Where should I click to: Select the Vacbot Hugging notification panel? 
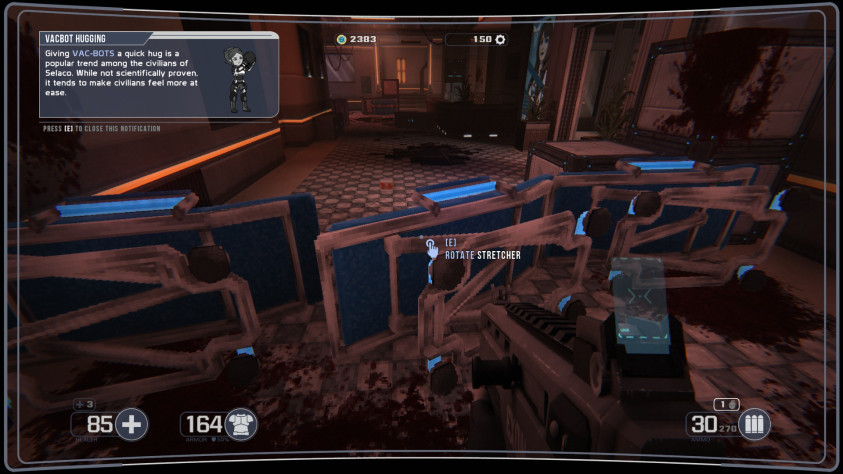coord(158,75)
